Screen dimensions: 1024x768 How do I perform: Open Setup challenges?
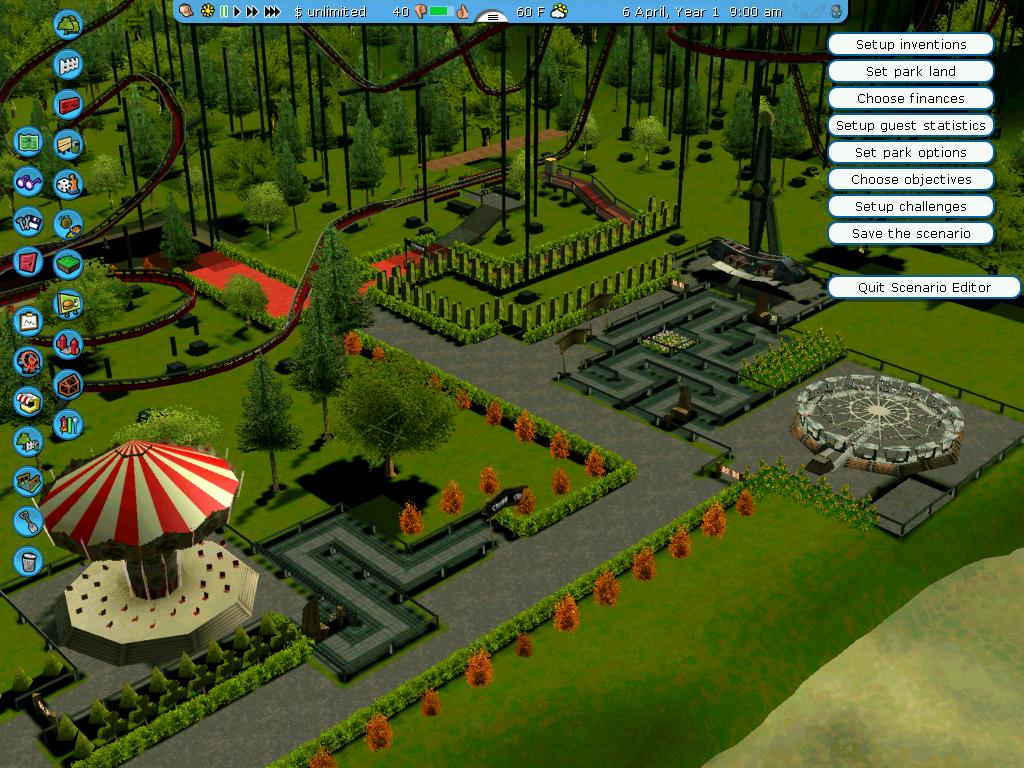[910, 206]
